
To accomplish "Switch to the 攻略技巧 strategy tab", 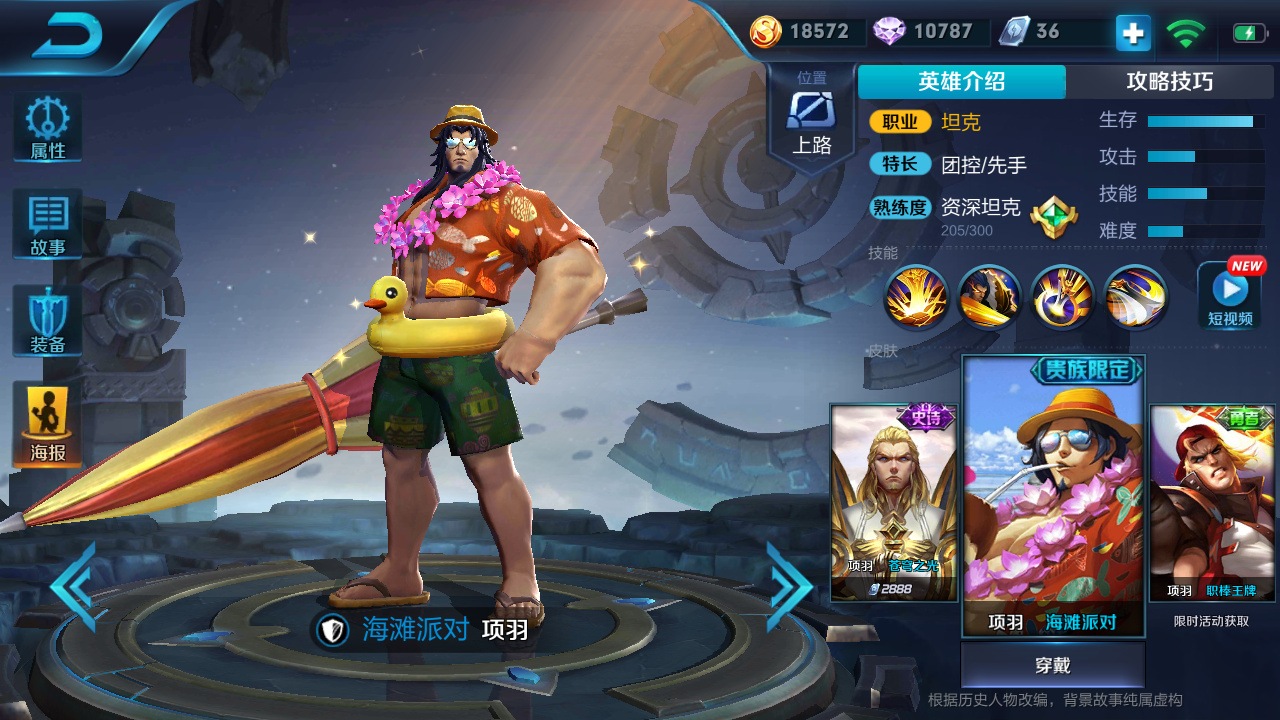I will (1172, 82).
